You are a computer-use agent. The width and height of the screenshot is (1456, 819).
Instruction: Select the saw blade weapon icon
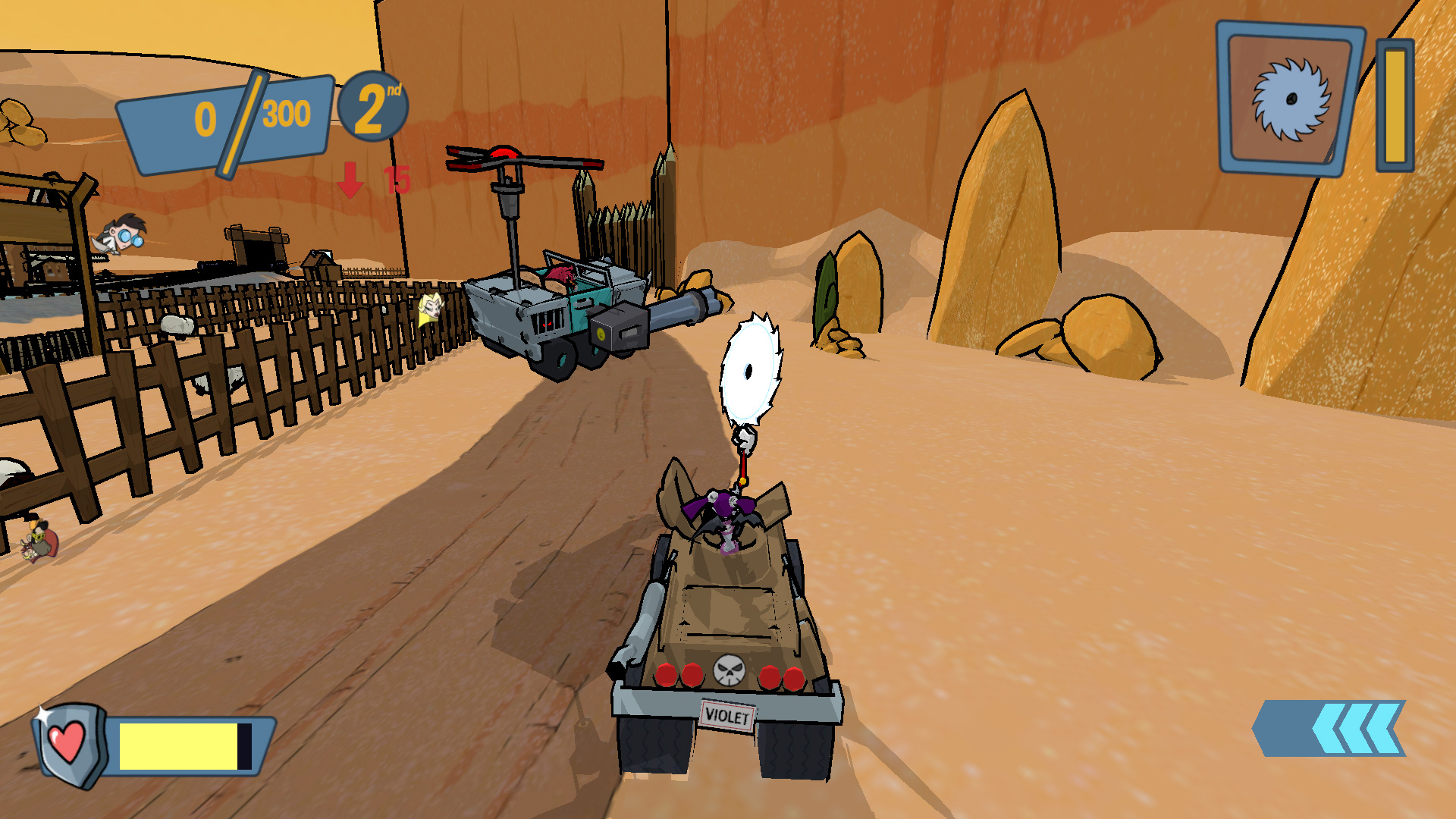1290,99
